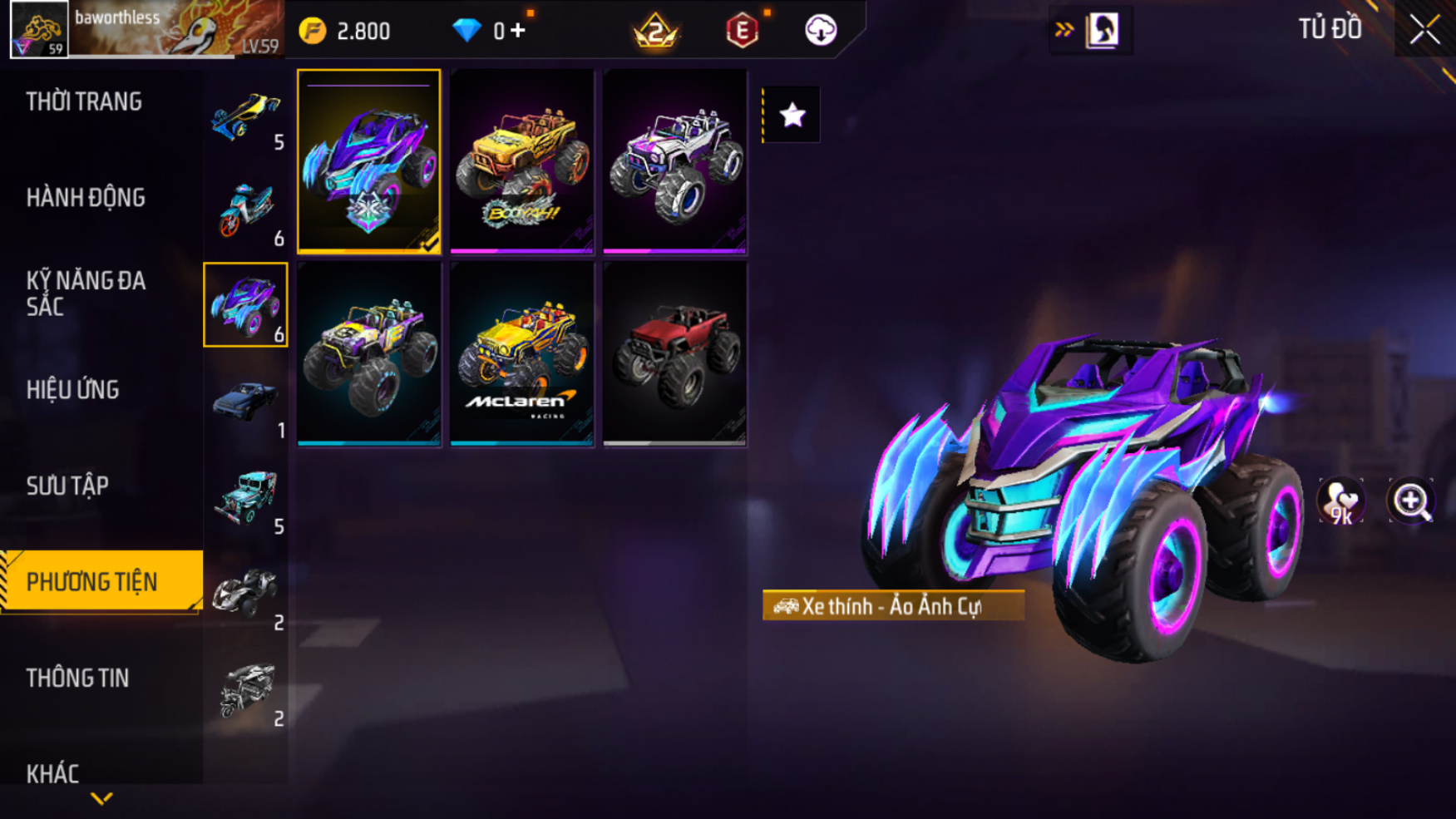The image size is (1456, 819).
Task: Open the THỜI TRANG category
Action: (x=84, y=102)
